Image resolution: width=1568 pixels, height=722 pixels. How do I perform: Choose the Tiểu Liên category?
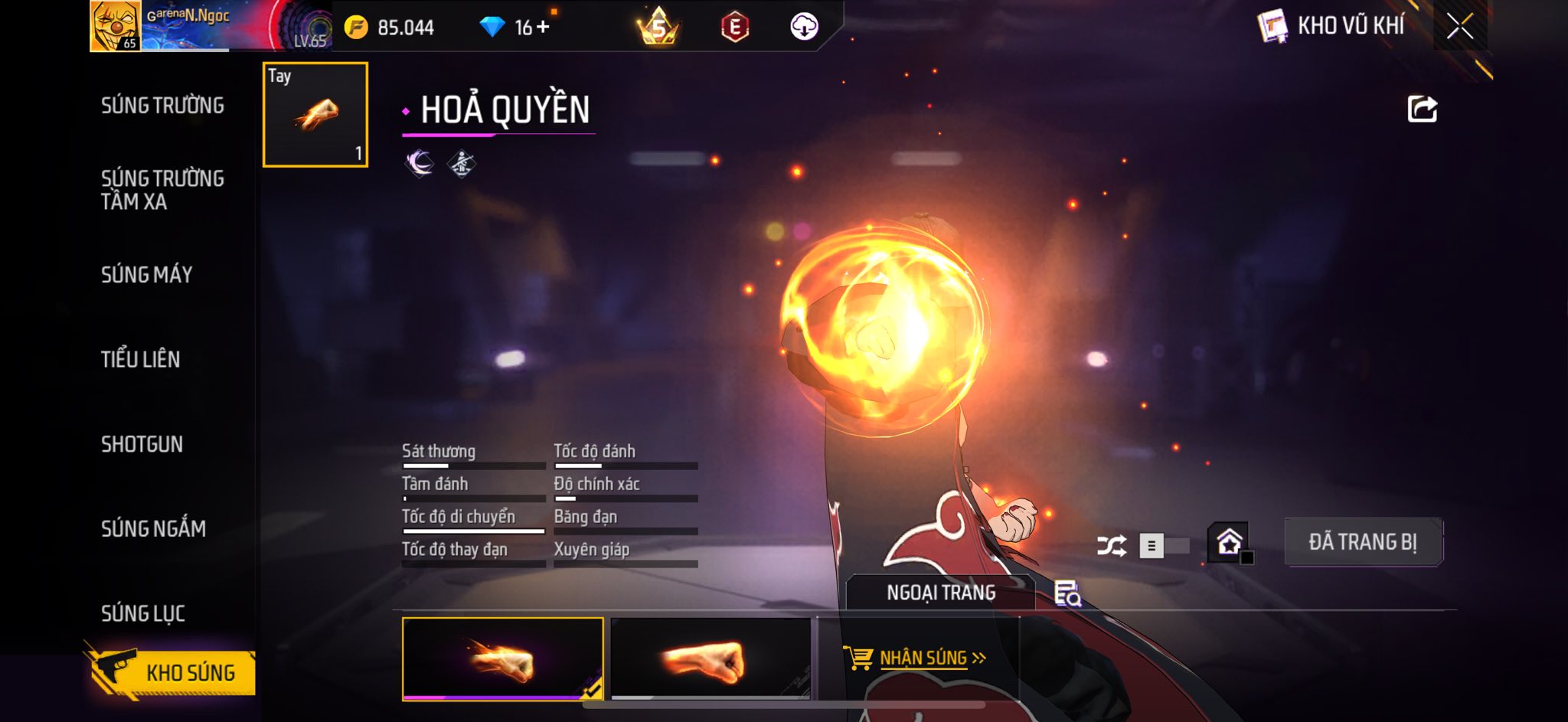point(140,359)
